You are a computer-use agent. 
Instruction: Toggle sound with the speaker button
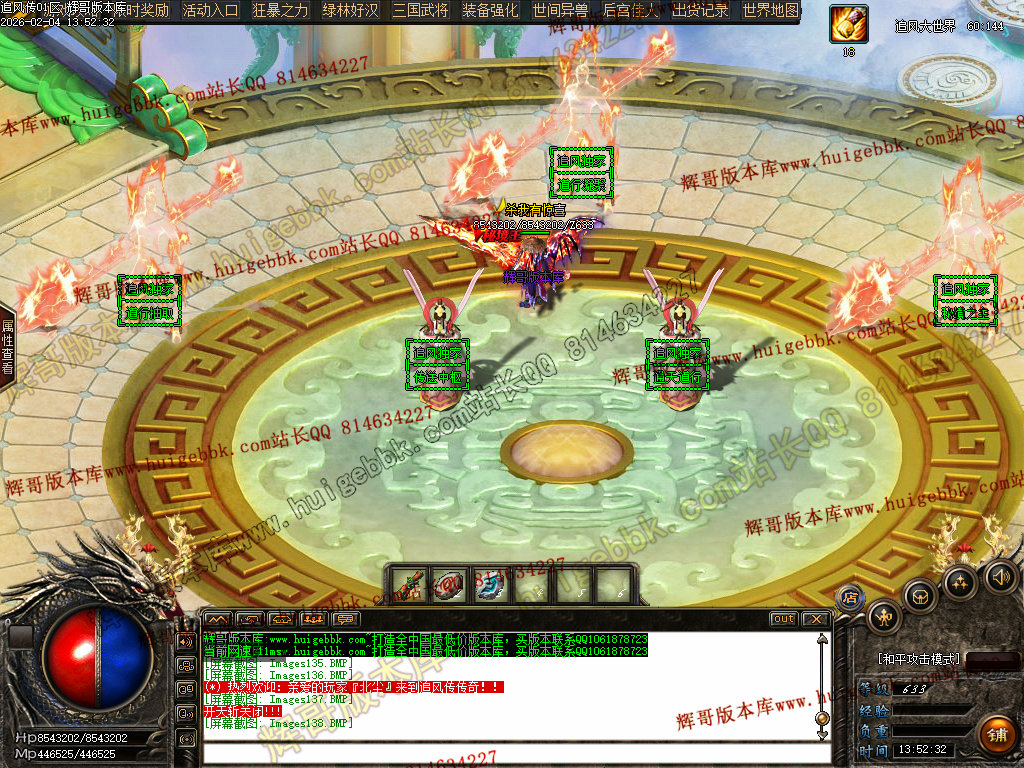[x=999, y=575]
